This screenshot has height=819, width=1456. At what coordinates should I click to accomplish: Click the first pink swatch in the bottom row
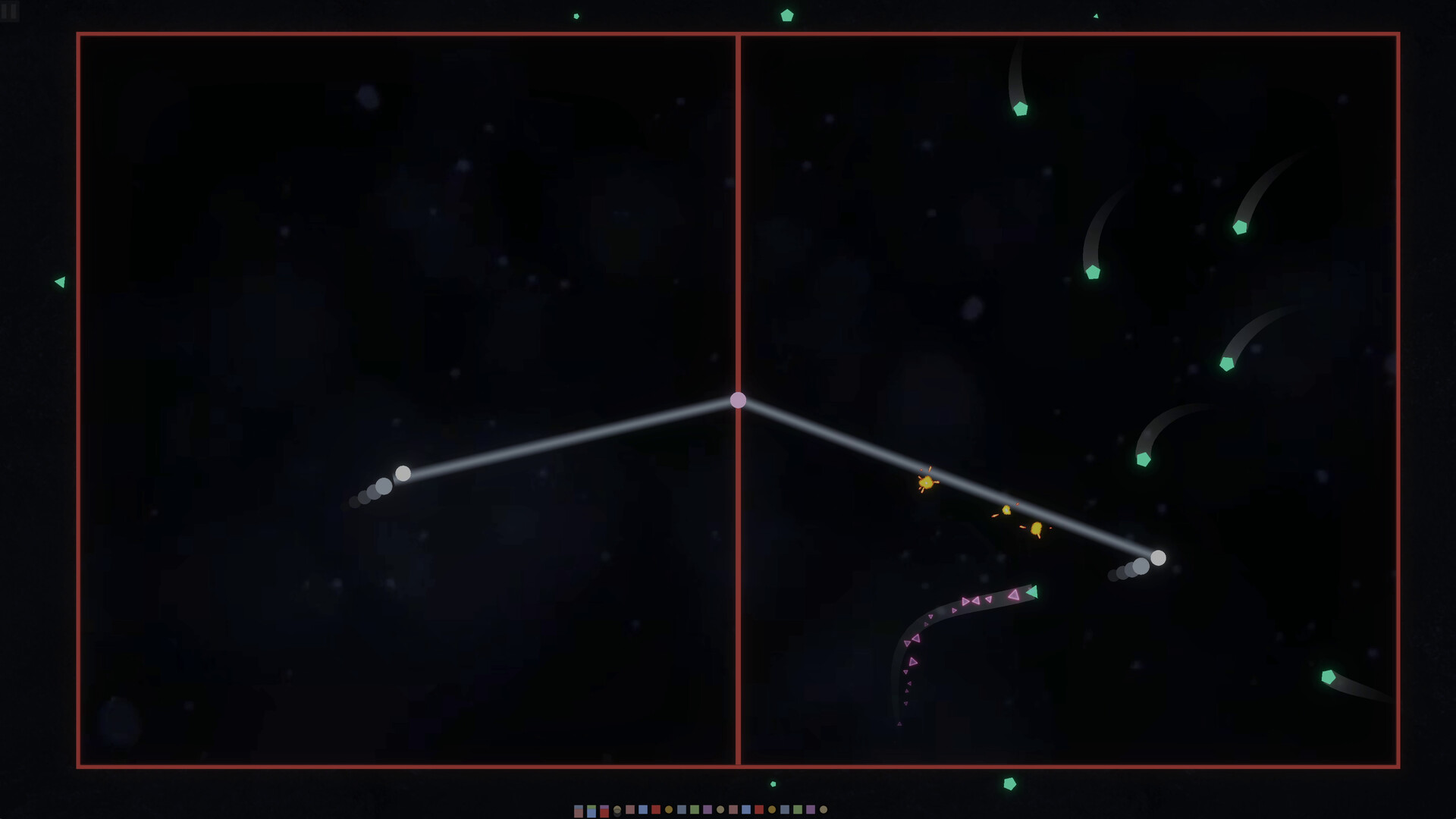click(630, 811)
